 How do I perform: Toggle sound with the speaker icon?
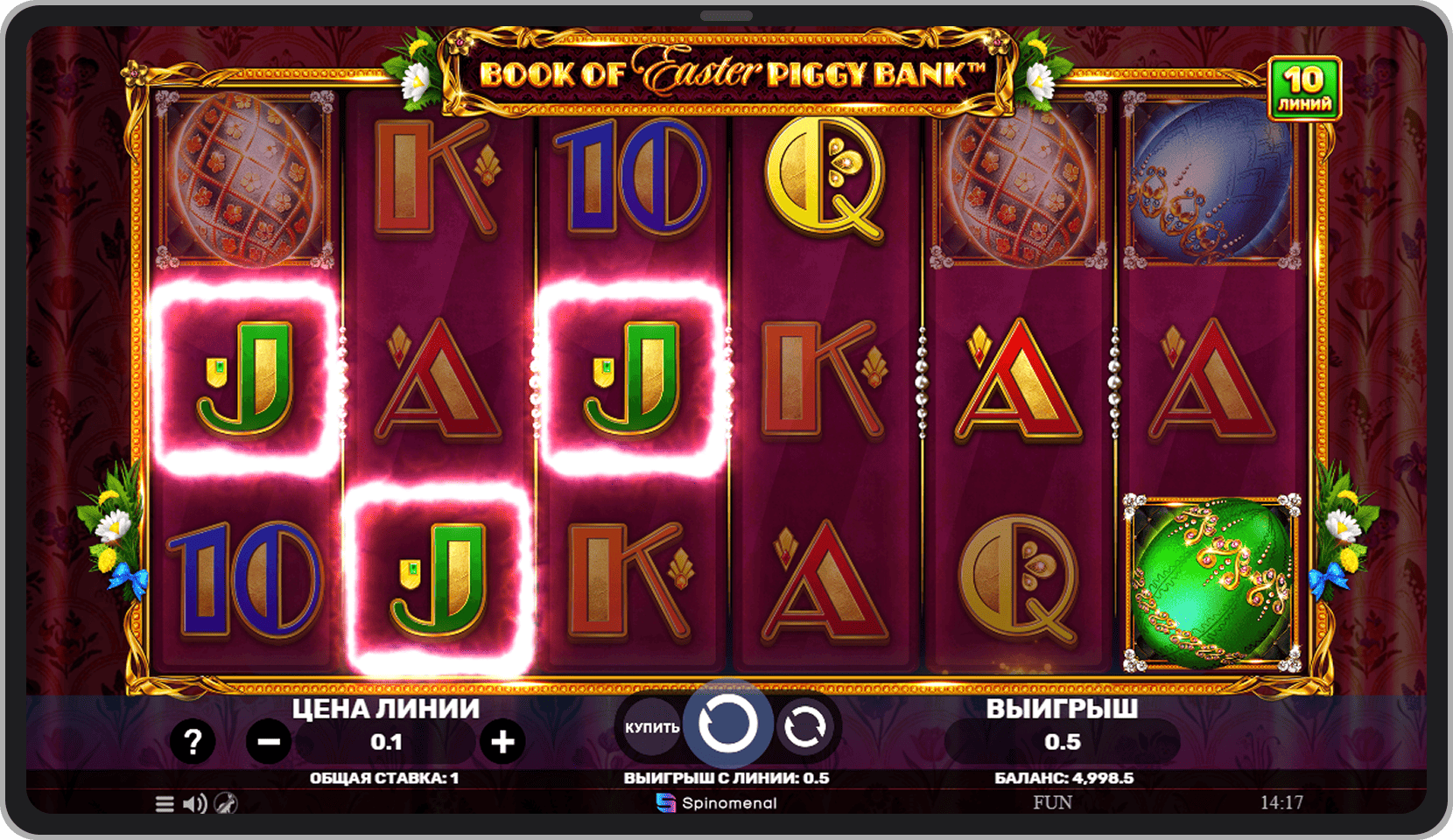(194, 803)
